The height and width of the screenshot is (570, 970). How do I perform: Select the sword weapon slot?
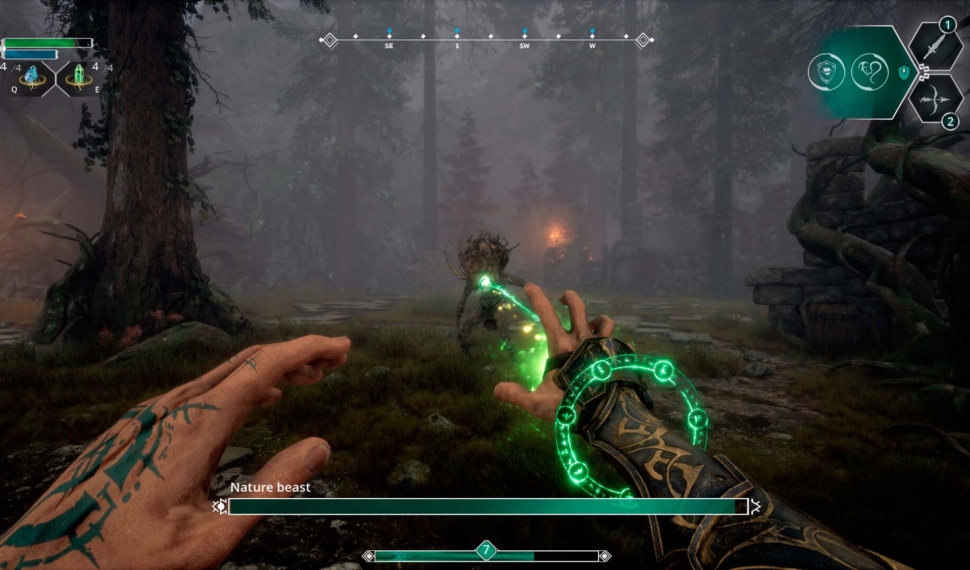(x=935, y=47)
